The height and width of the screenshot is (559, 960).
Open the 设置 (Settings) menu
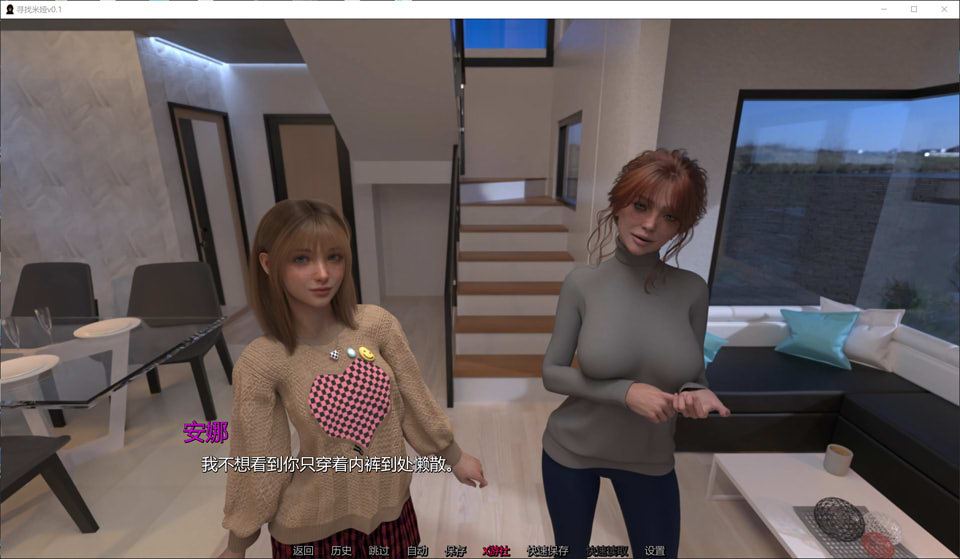coord(655,550)
